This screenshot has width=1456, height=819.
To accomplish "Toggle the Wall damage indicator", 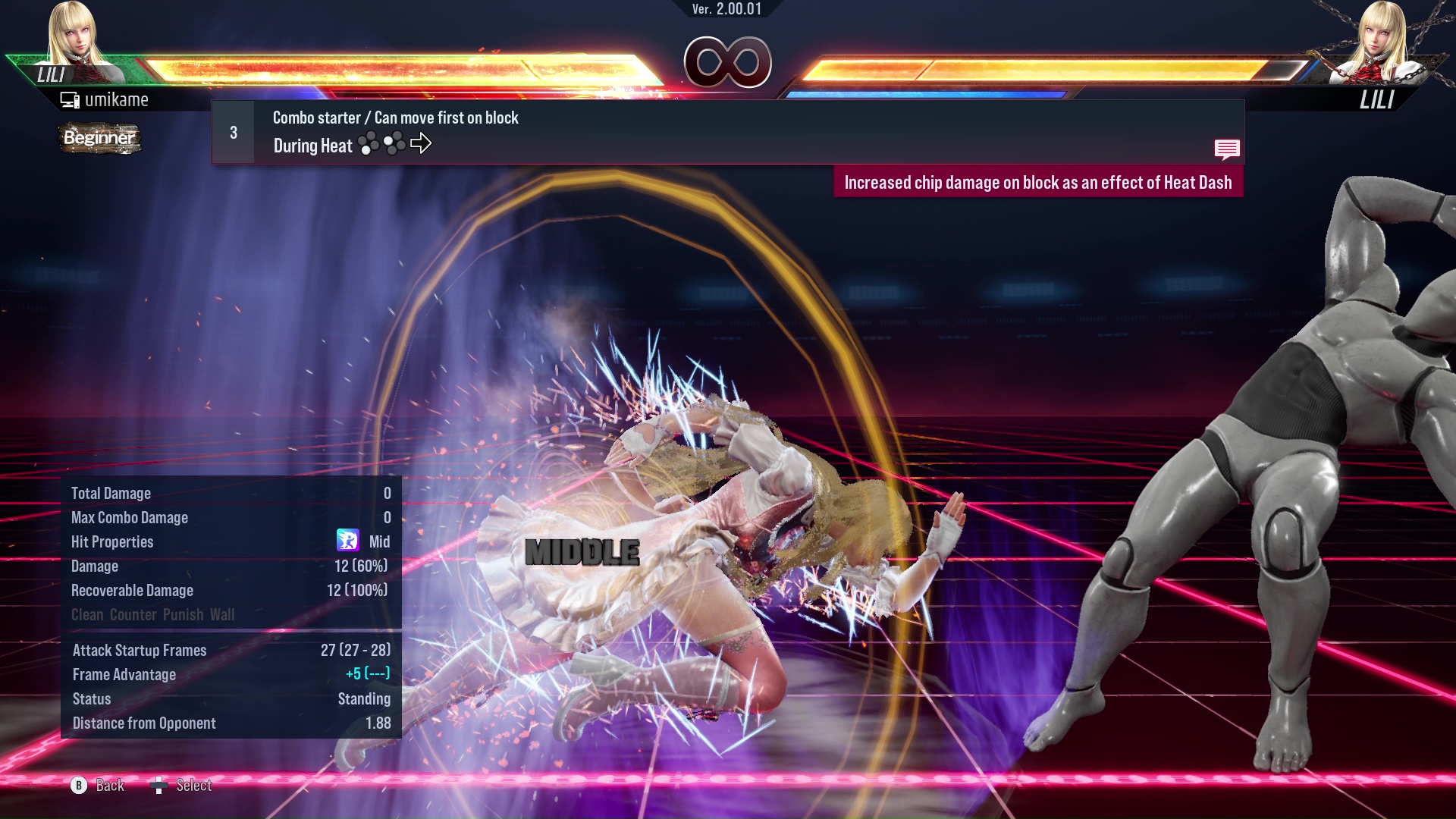I will (x=221, y=615).
